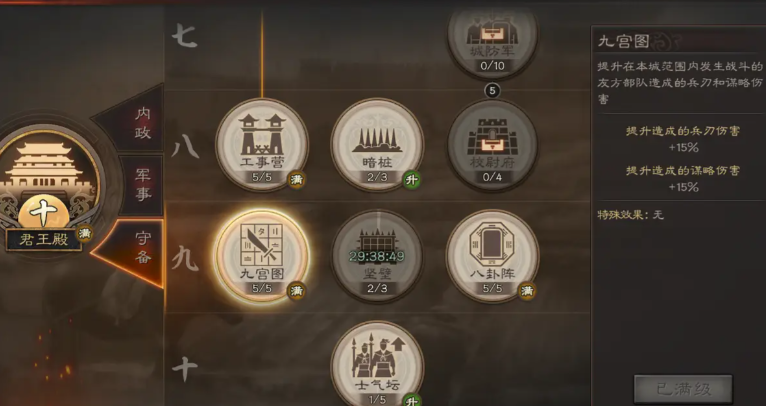This screenshot has width=766, height=406.
Task: Select the 城防军 node
Action: click(x=491, y=35)
